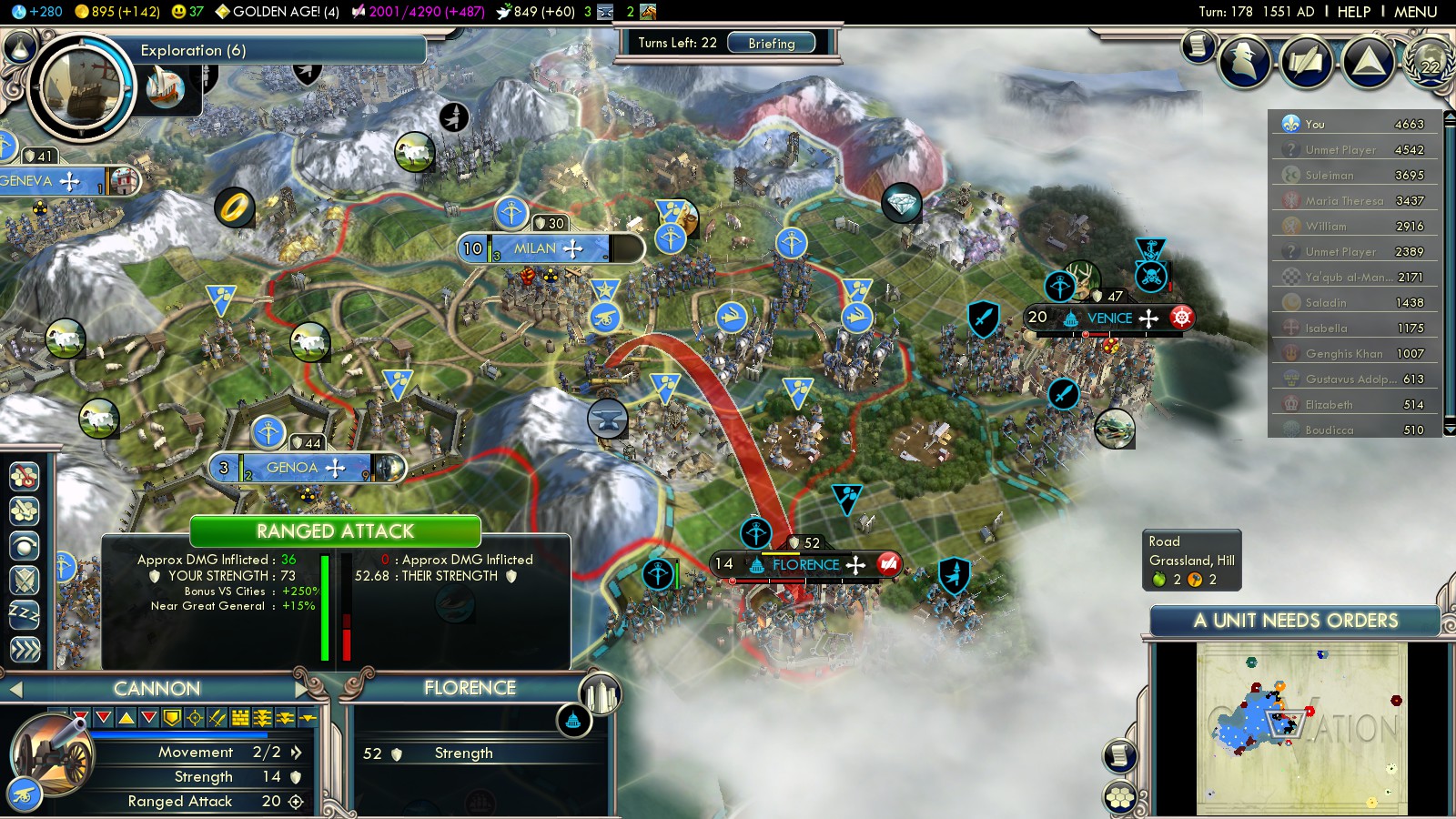Open the triangle advisor icon
Image resolution: width=1456 pixels, height=819 pixels.
(x=1369, y=61)
